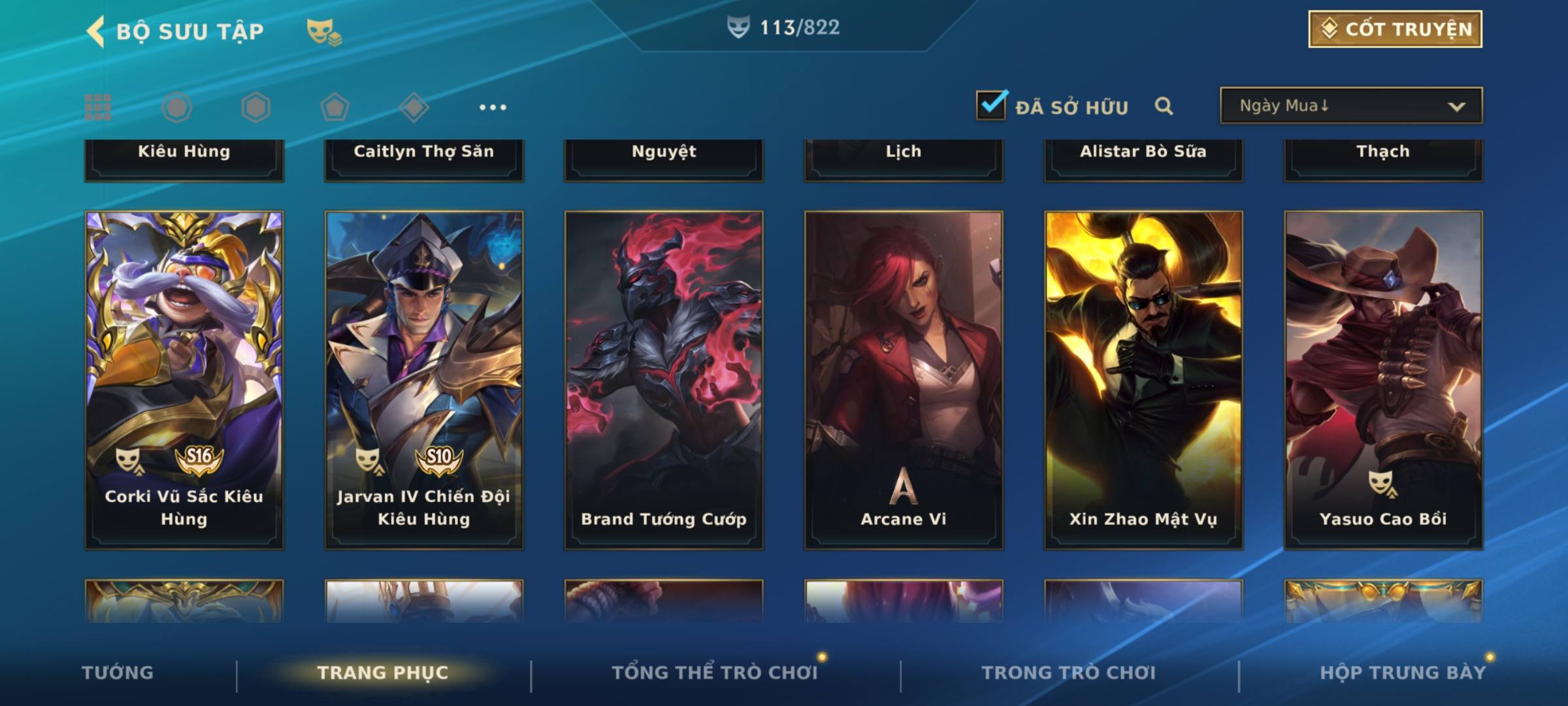Show more filters via three dots
The height and width of the screenshot is (706, 1568).
click(x=493, y=107)
